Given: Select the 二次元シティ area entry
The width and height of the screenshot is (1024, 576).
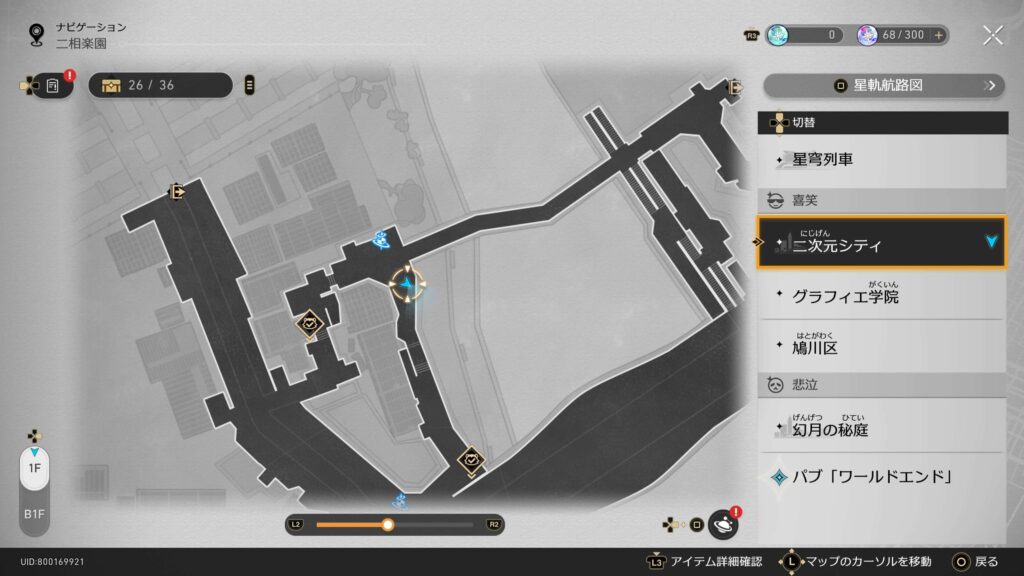Looking at the screenshot, I should click(x=882, y=242).
